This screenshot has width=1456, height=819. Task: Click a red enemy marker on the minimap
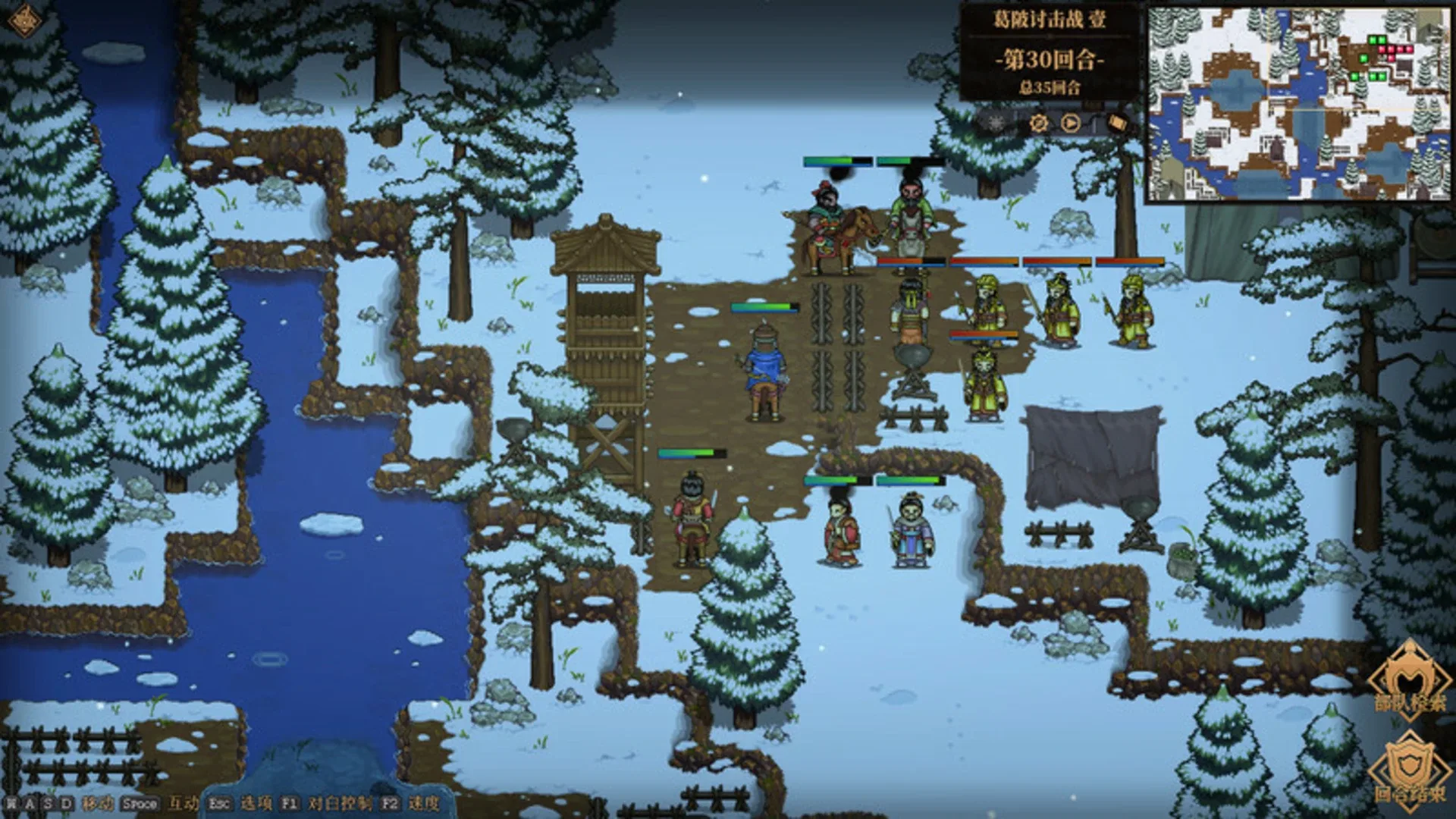(1392, 49)
